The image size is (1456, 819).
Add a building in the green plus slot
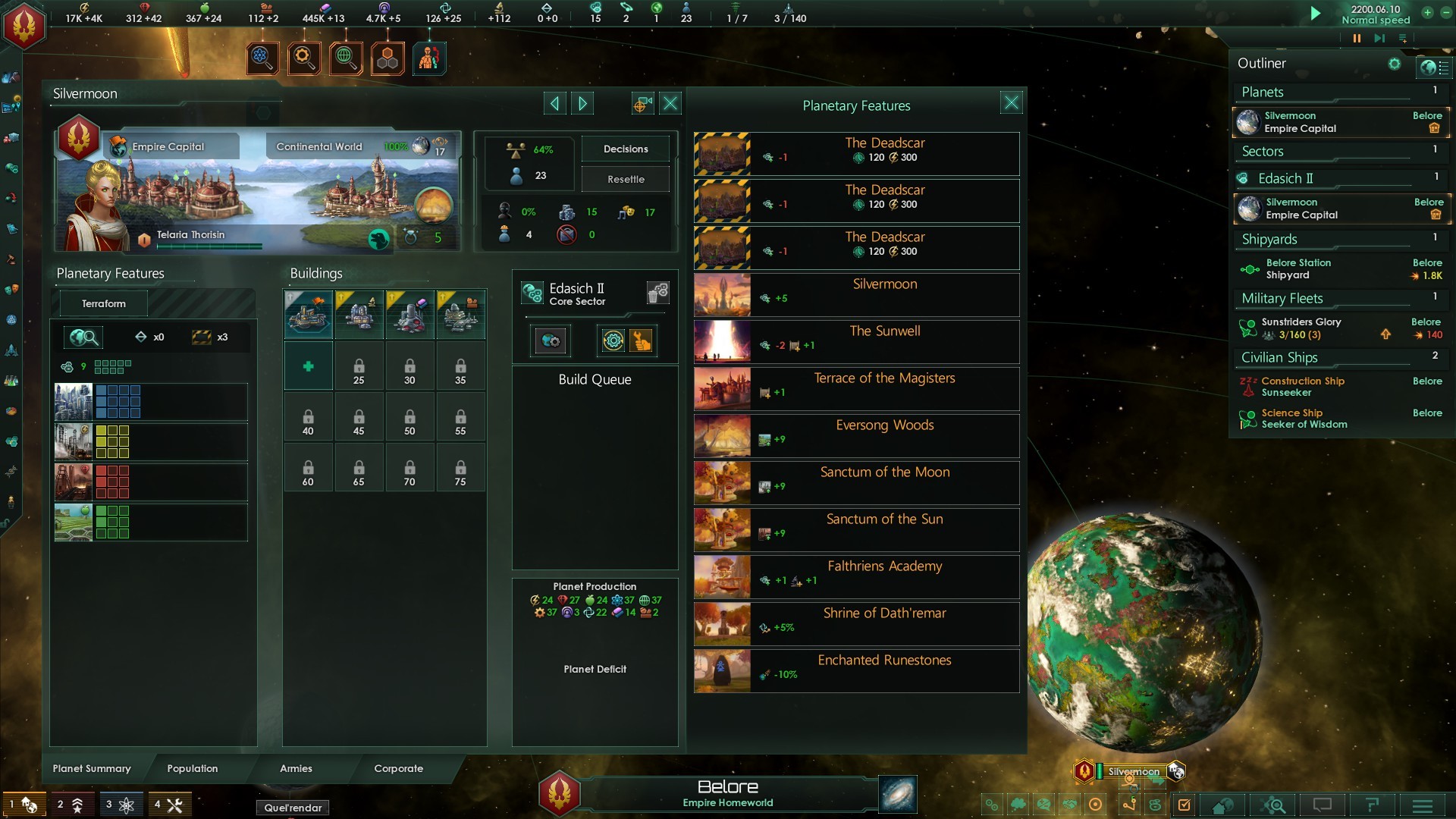[x=308, y=366]
